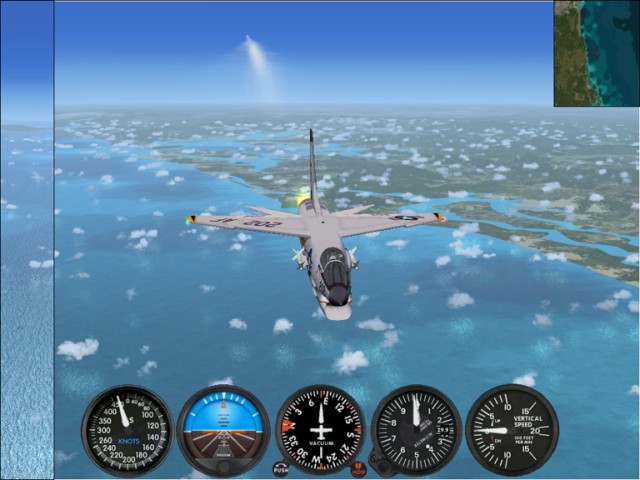Image resolution: width=640 pixels, height=480 pixels.
Task: Select the attitude indicator artificial horizon
Action: (223, 430)
